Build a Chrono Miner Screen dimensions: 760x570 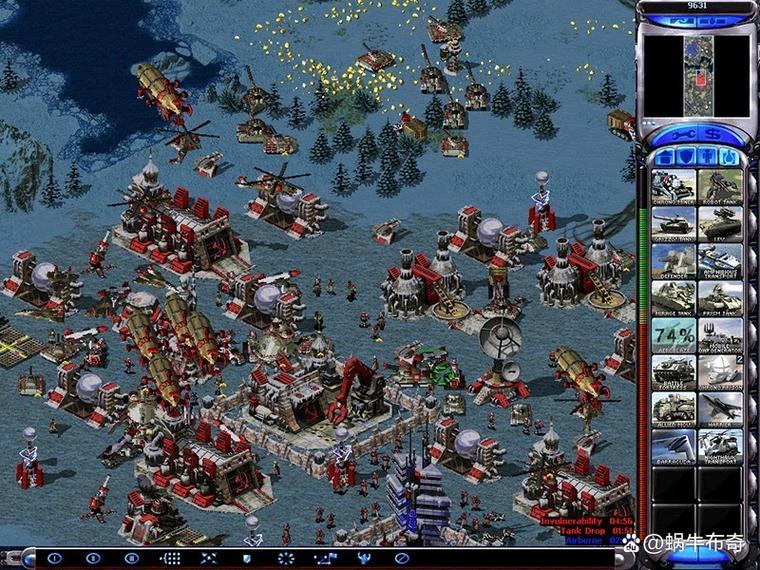click(673, 186)
